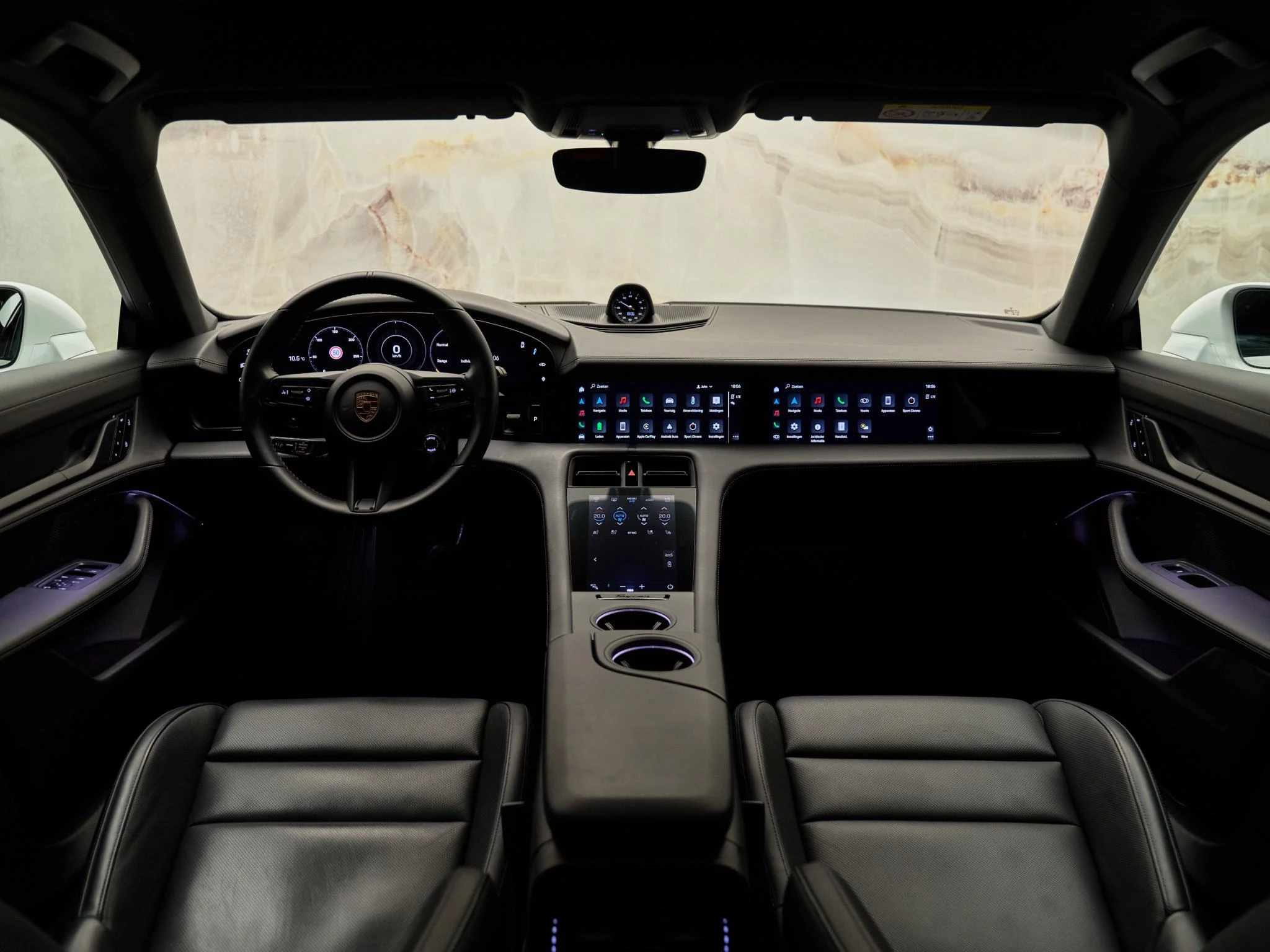Tap the Zoeken search field
Viewport: 1270px width, 952px height.
click(600, 386)
